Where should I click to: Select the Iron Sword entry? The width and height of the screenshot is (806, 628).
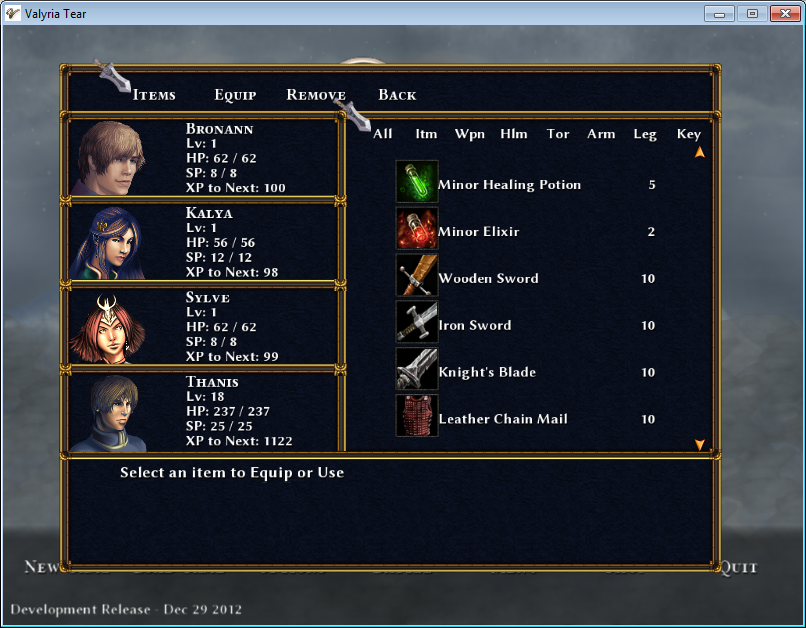475,326
